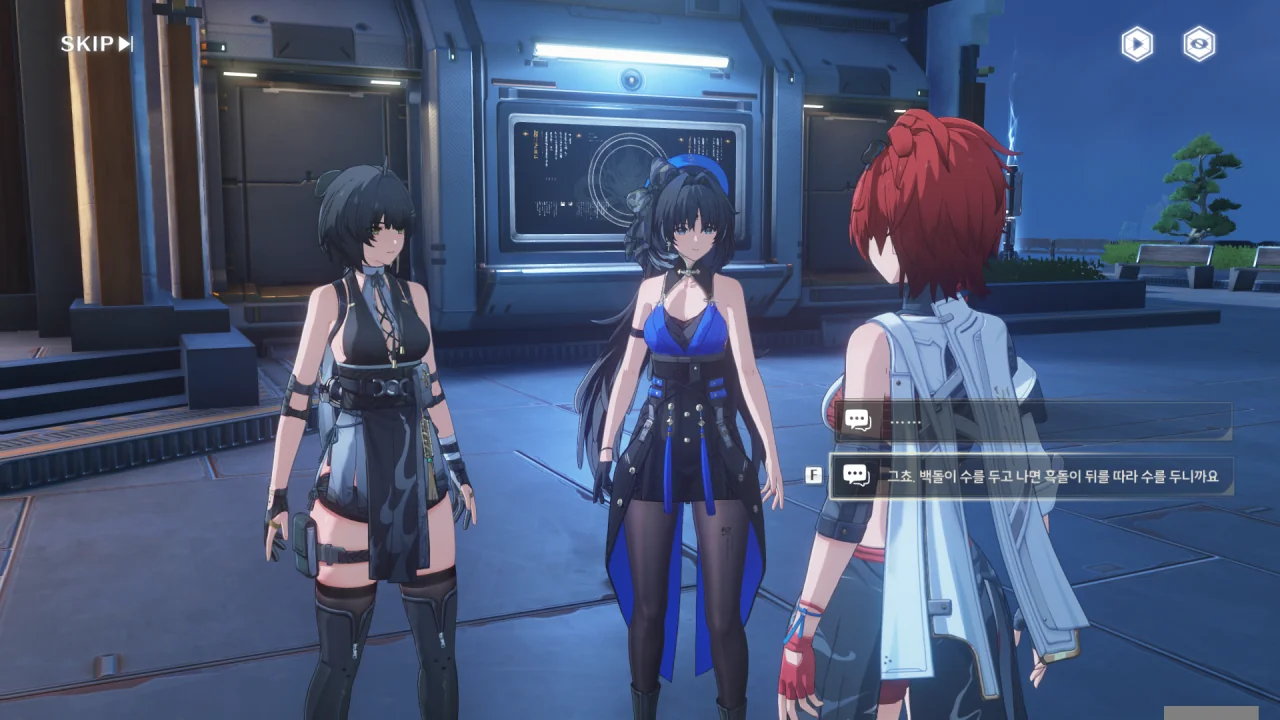The width and height of the screenshot is (1280, 720).
Task: Hide the dialogue interface with eye icon
Action: [1199, 44]
